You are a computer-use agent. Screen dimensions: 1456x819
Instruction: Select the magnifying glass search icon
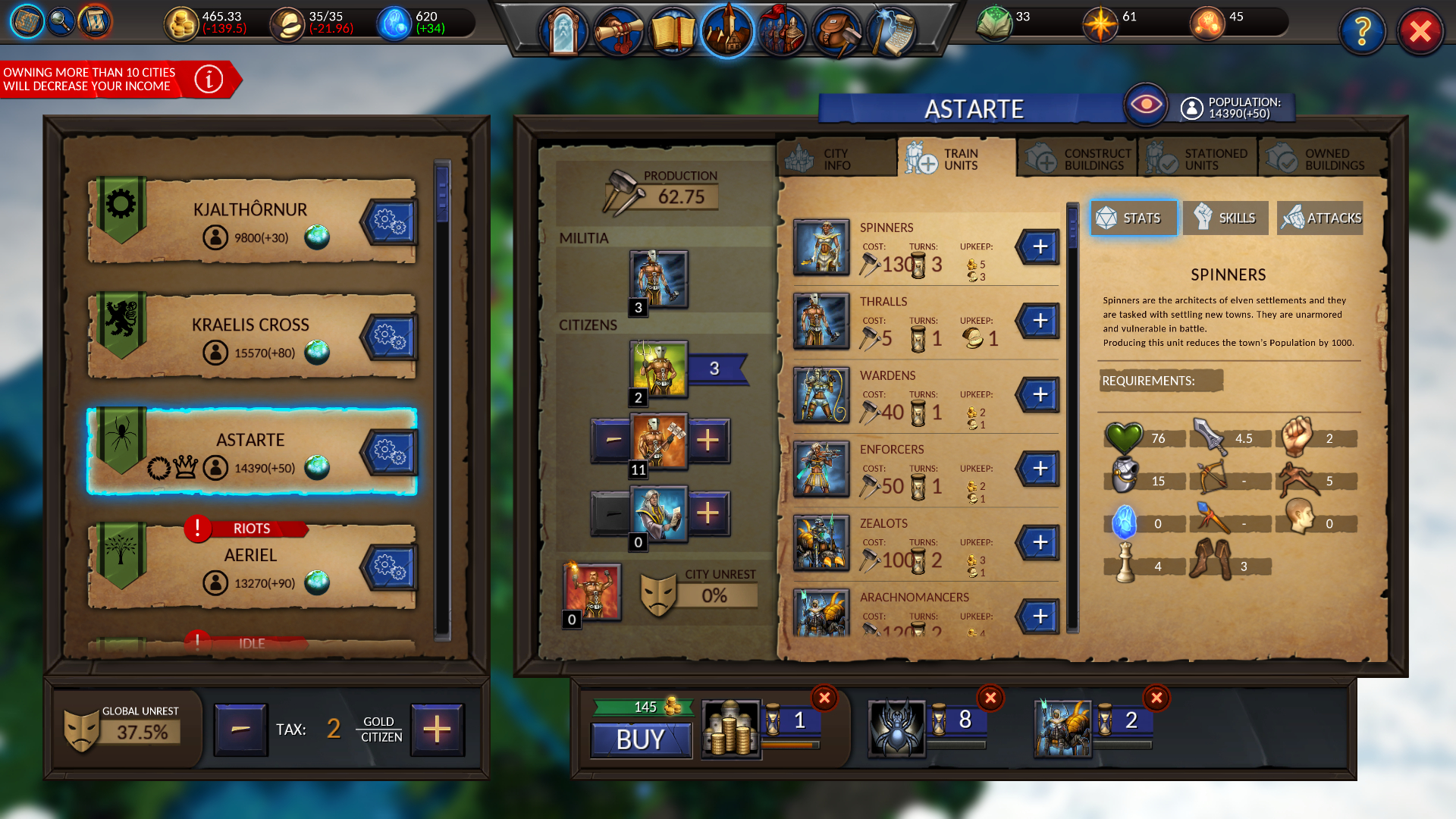(x=61, y=22)
